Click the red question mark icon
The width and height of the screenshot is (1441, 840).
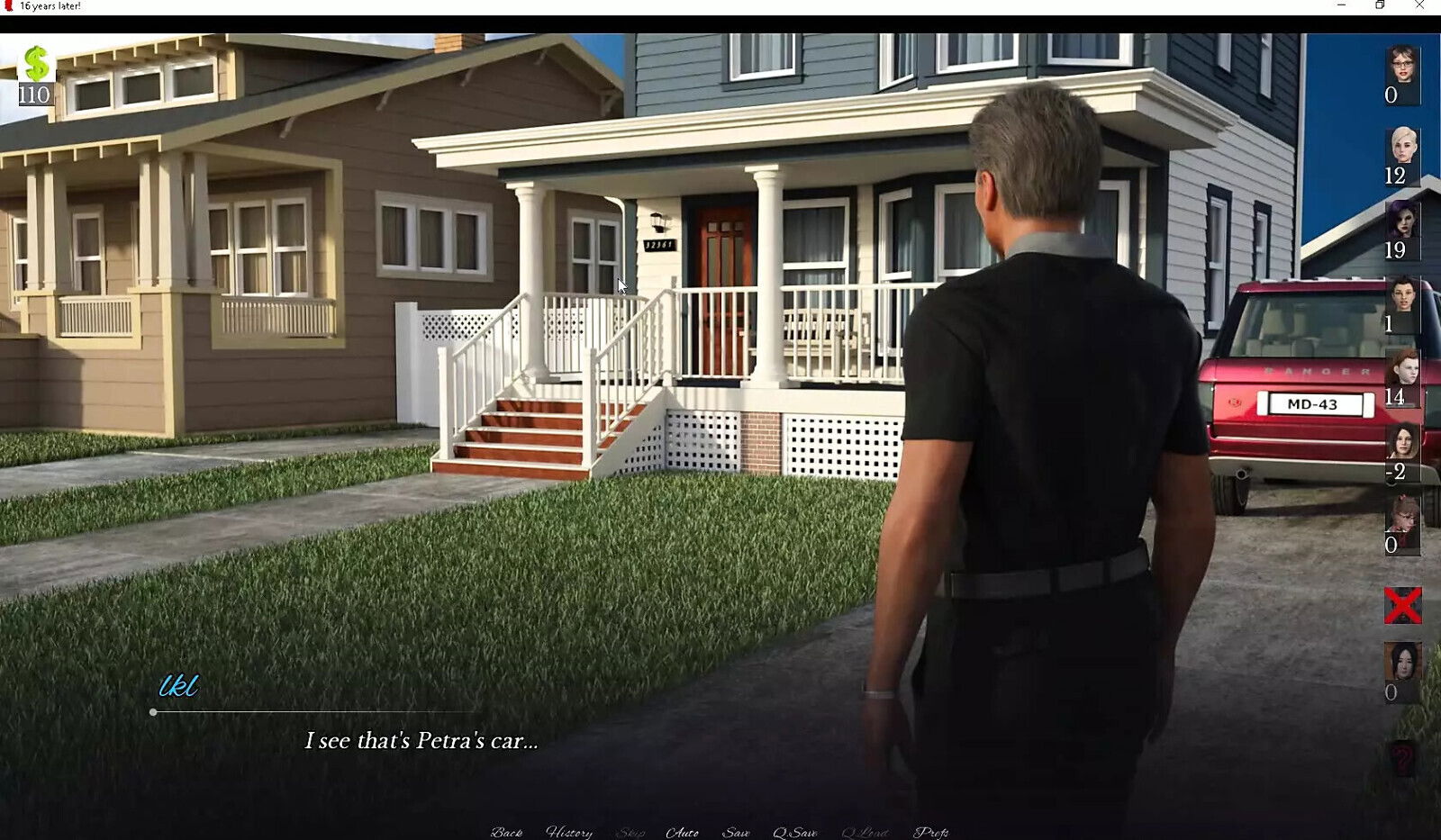(x=1402, y=759)
